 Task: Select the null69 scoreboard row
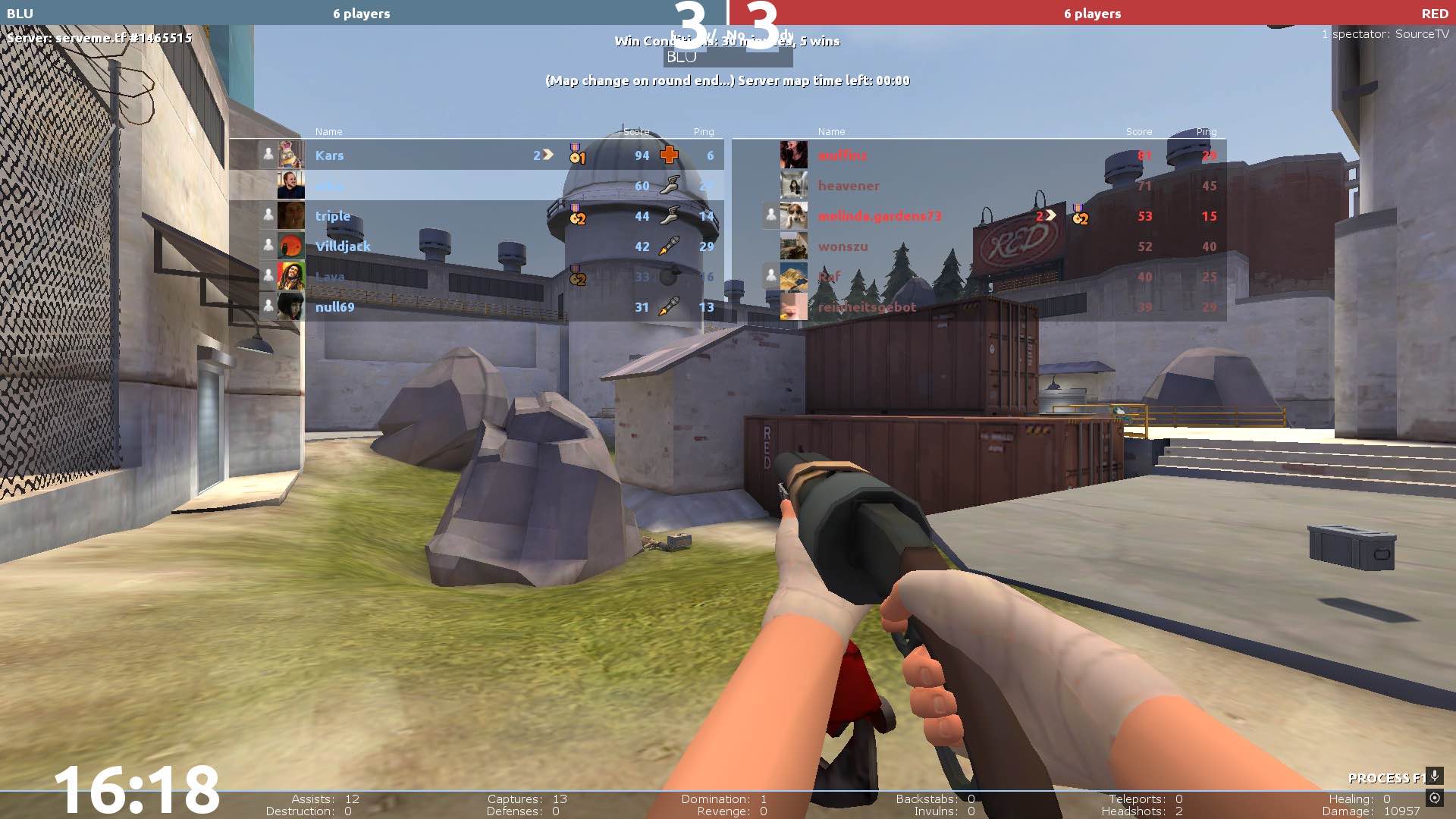[x=334, y=307]
